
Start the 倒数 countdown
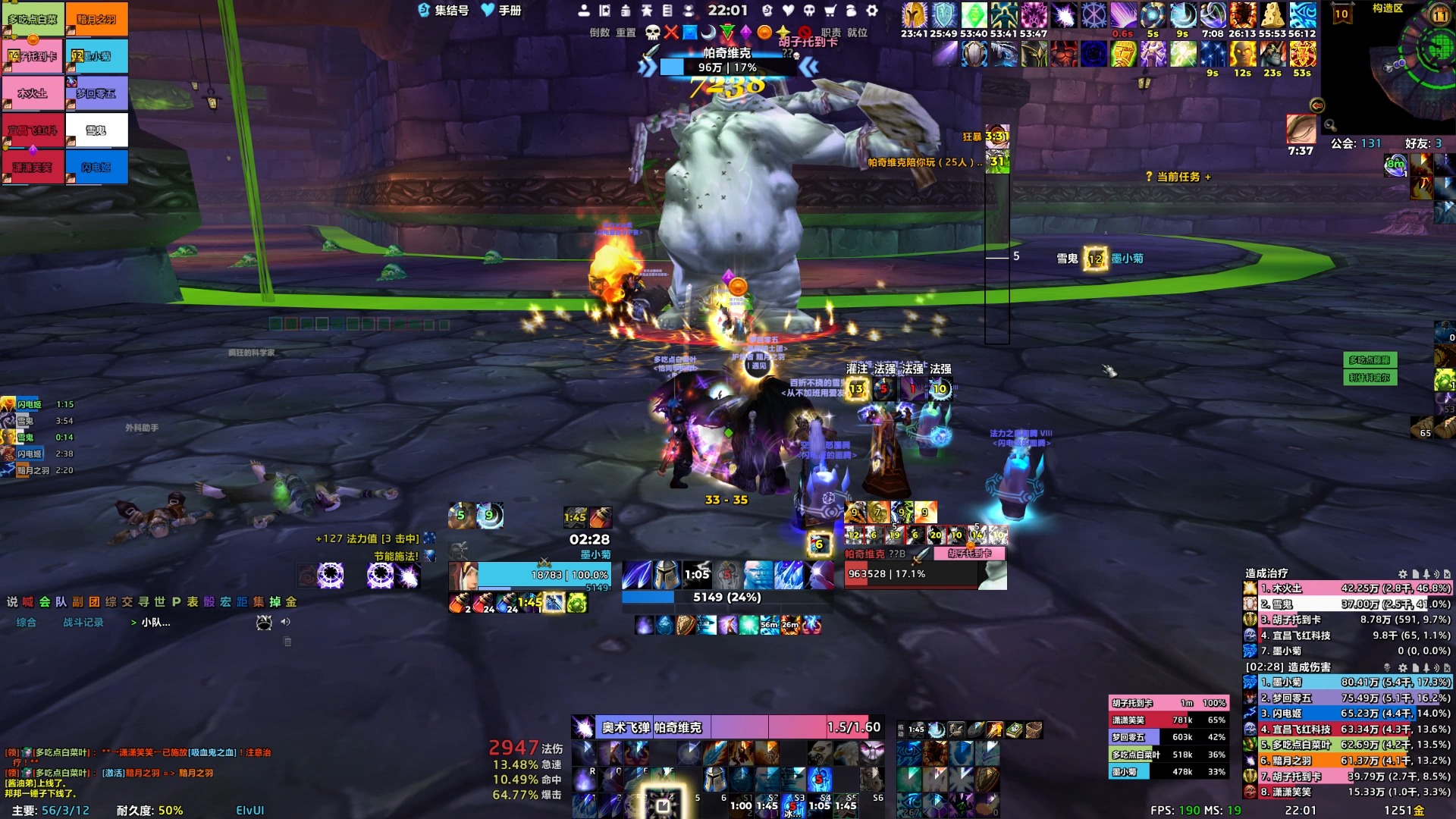coord(599,33)
